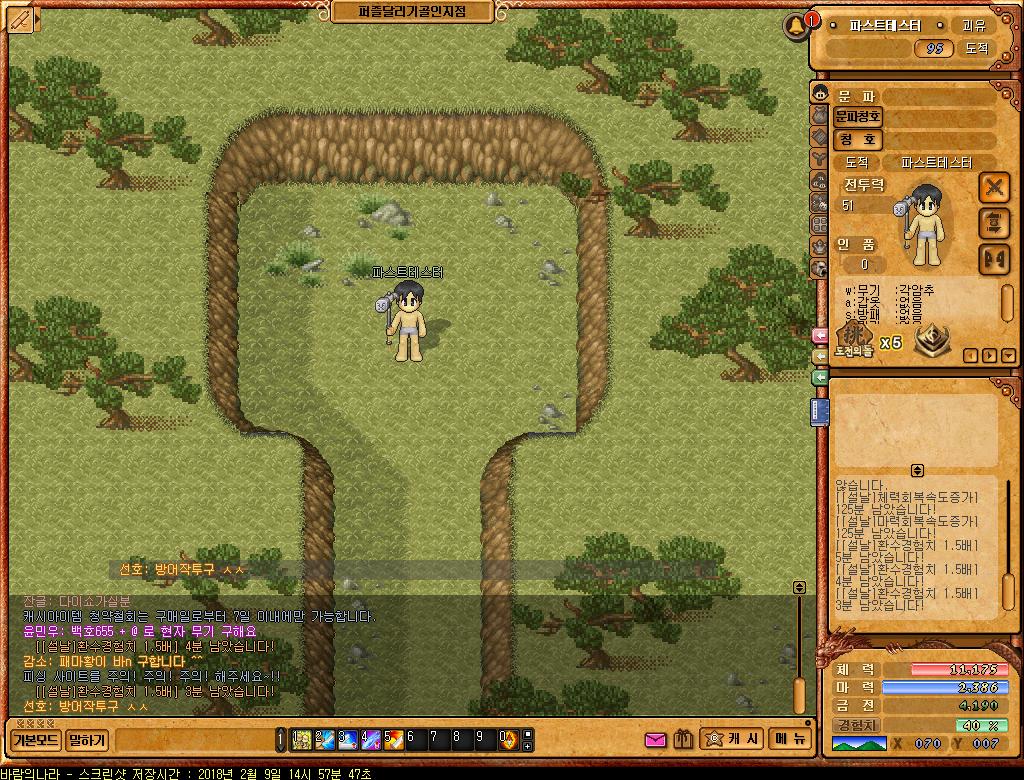Screen dimensions: 1024x780
Task: Click the crossed swords button
Action: pyautogui.click(x=993, y=187)
